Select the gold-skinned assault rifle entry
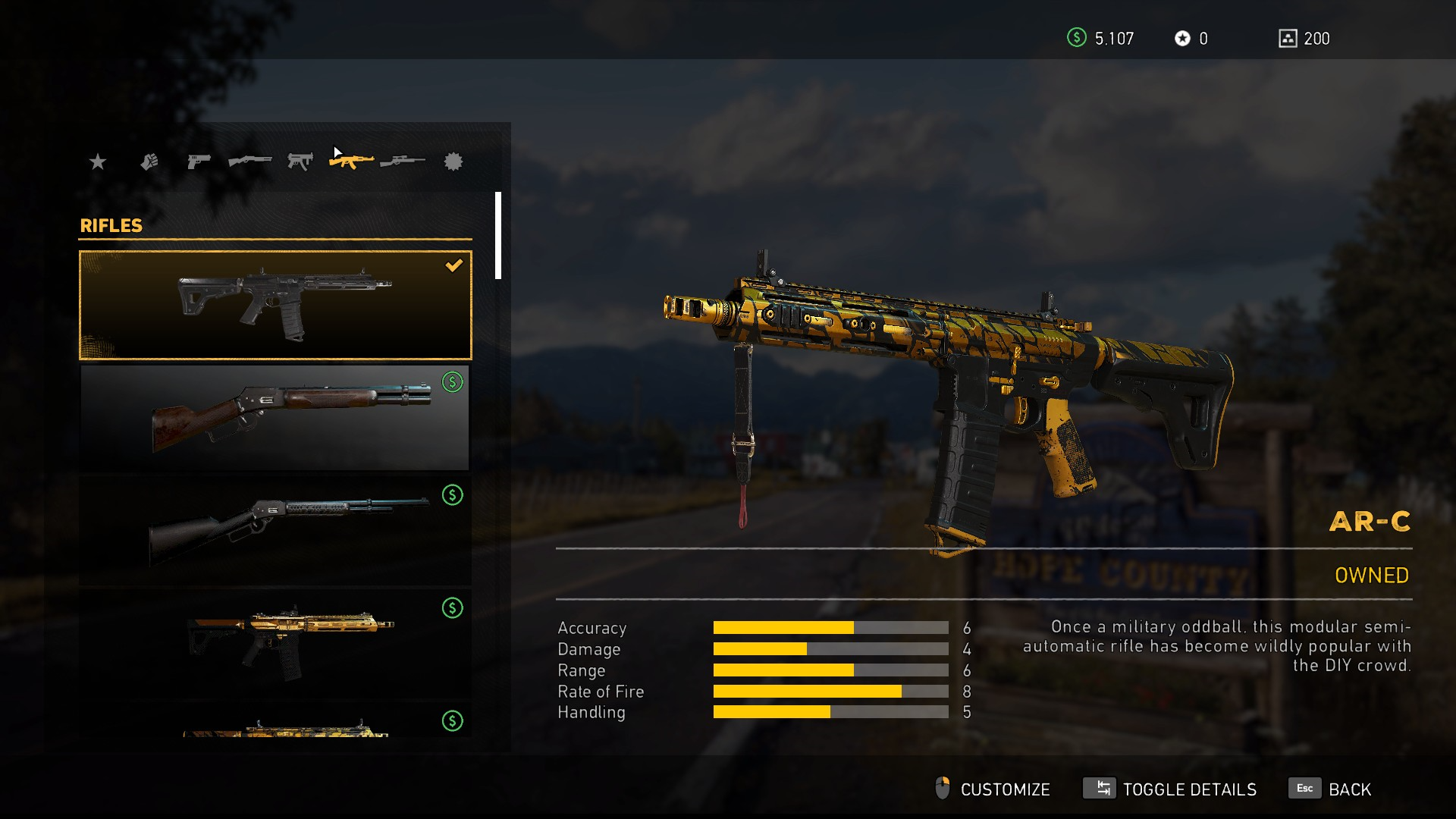 point(275,643)
